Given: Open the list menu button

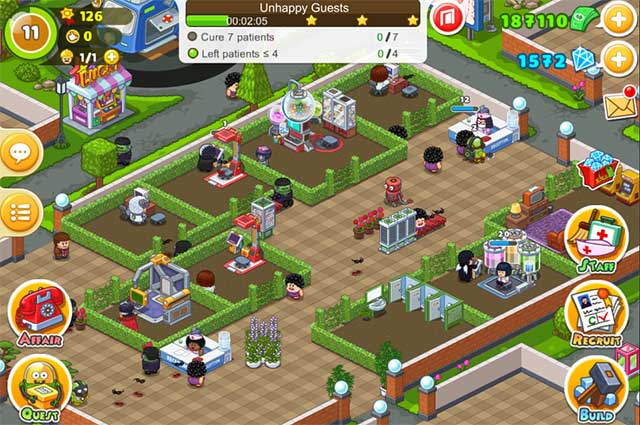Looking at the screenshot, I should (x=19, y=211).
